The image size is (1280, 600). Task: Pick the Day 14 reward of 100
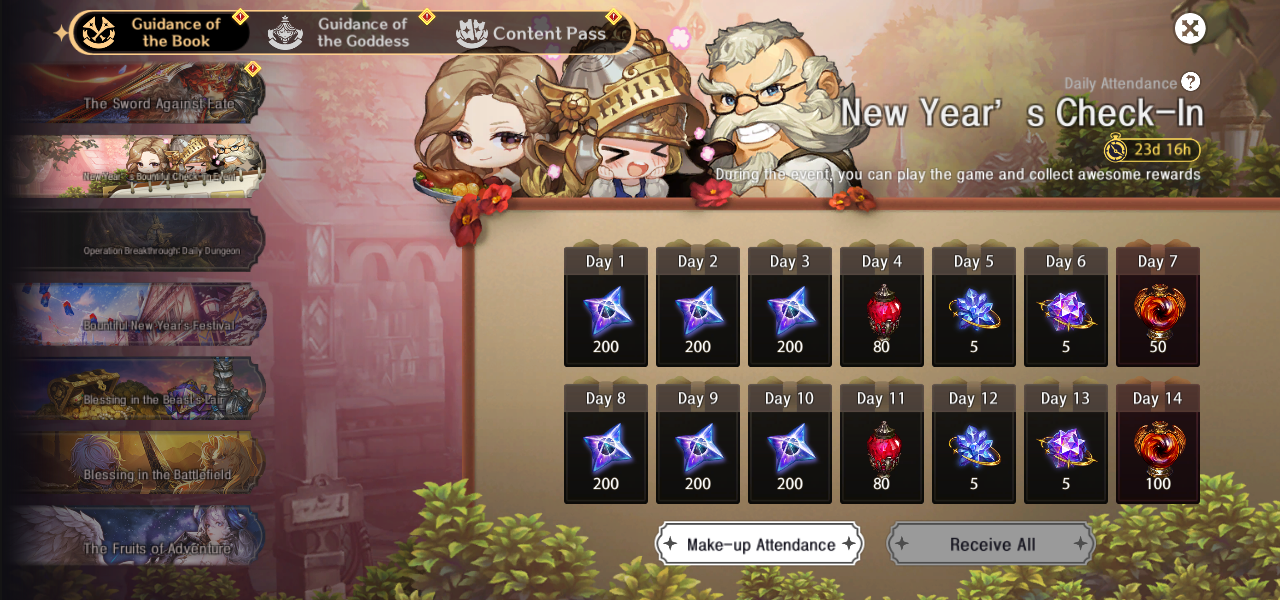click(1158, 444)
